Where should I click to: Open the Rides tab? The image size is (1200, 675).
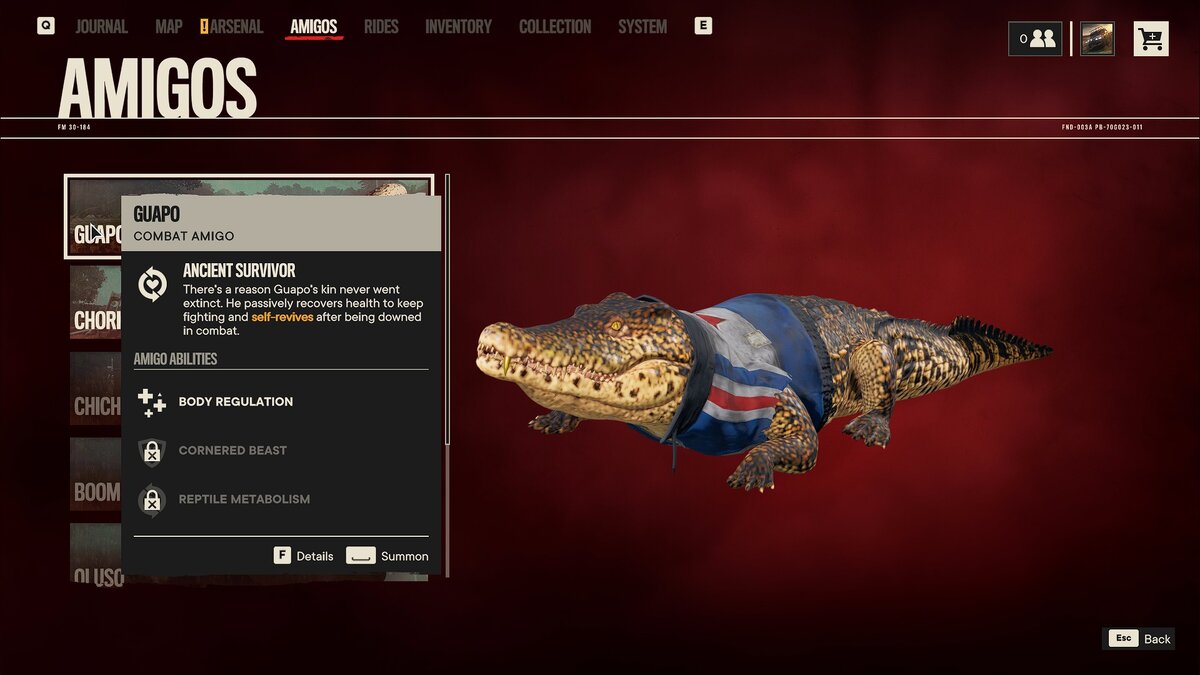click(x=381, y=27)
